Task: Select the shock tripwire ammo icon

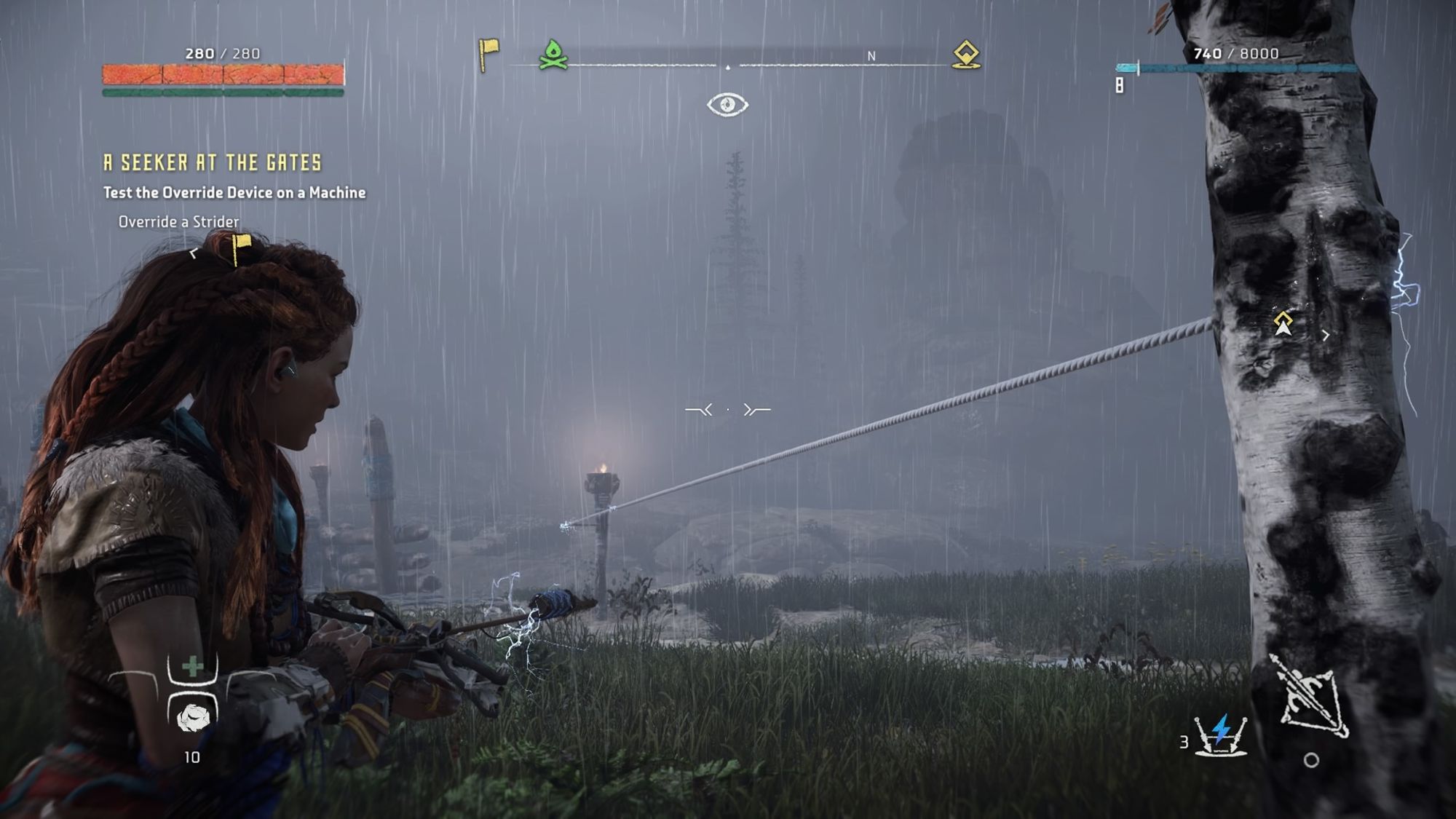Action: point(1222,734)
